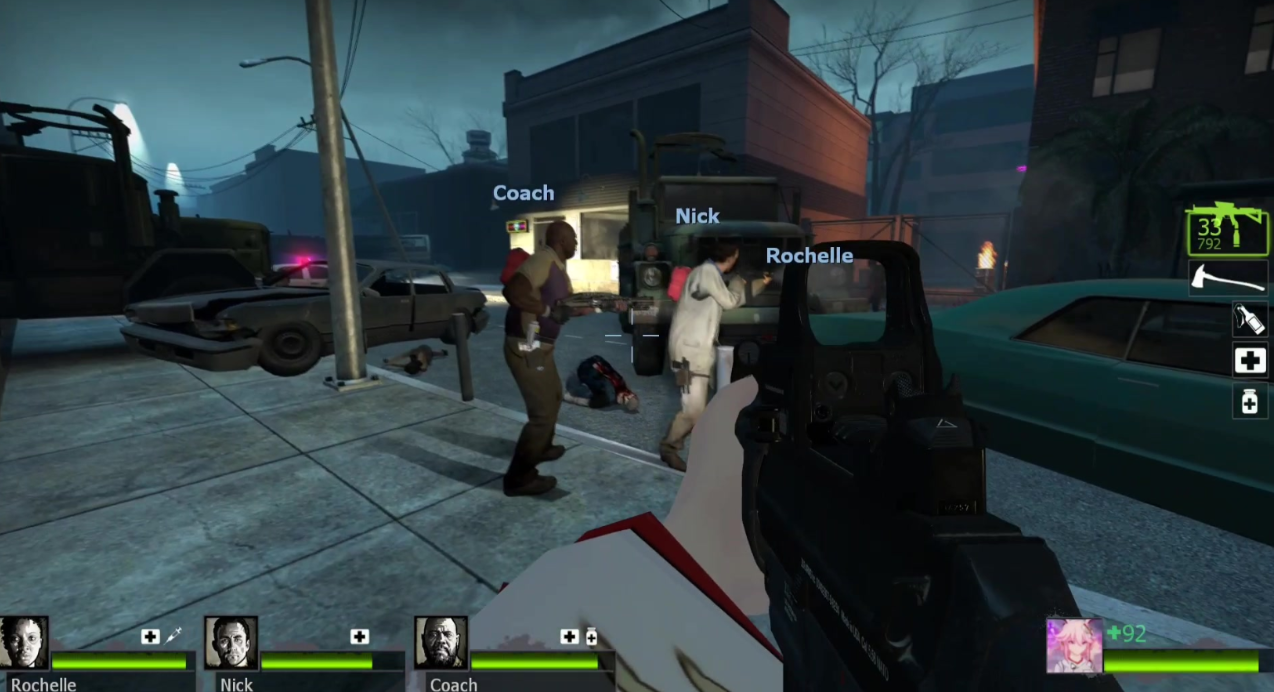Switch to the fire axe melee slot
This screenshot has height=692, width=1274.
coord(1228,279)
